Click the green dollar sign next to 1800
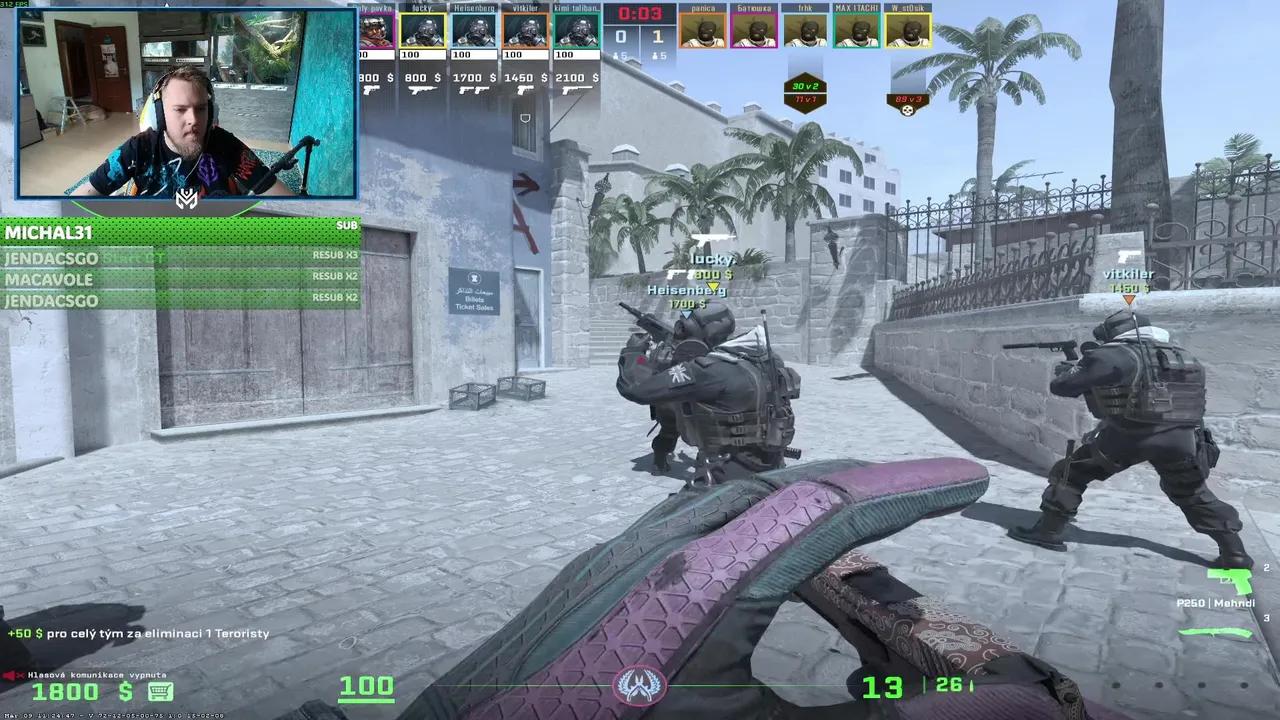 pyautogui.click(x=125, y=691)
